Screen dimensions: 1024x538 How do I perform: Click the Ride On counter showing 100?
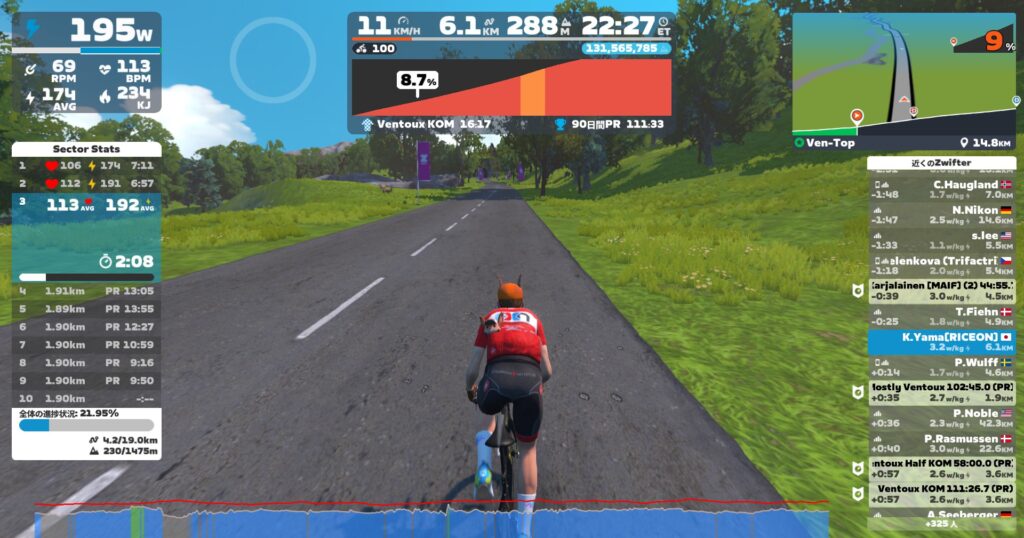coord(377,48)
